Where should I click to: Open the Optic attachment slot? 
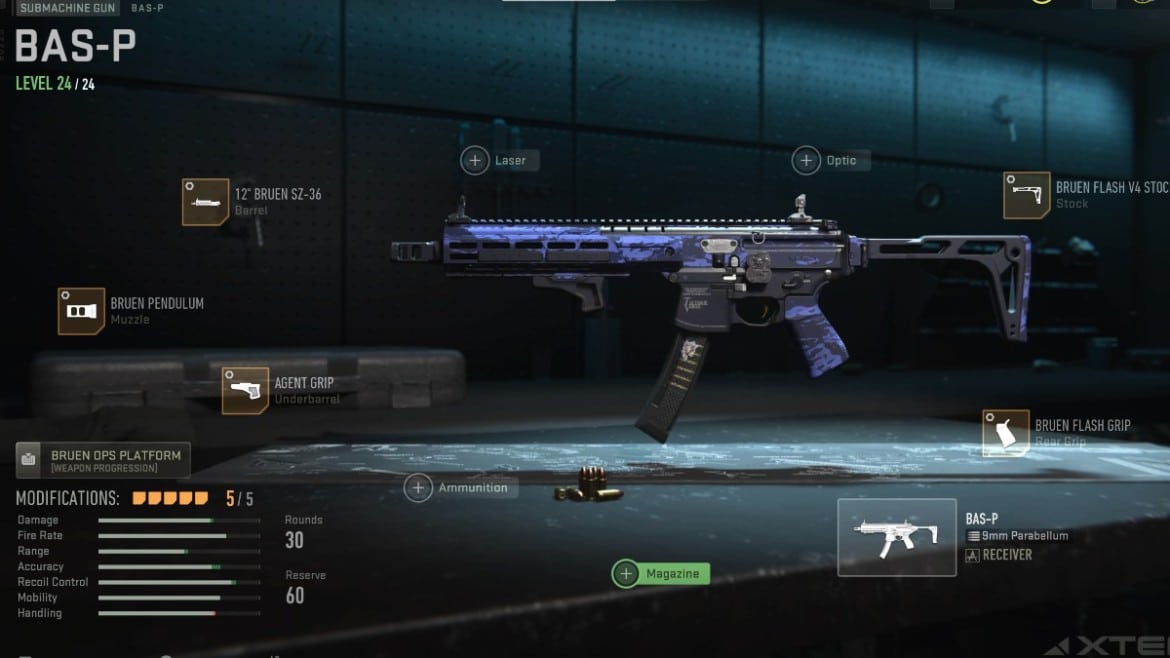(x=830, y=160)
